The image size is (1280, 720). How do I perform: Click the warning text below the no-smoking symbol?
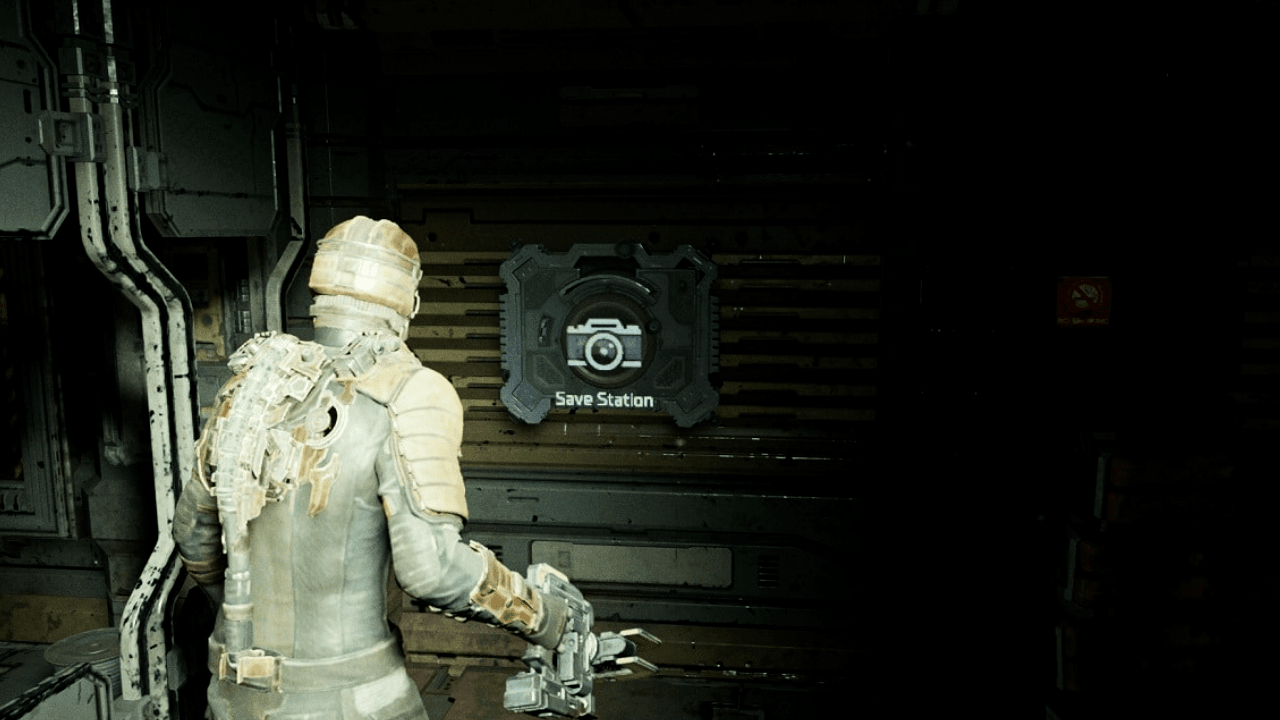coord(1083,320)
